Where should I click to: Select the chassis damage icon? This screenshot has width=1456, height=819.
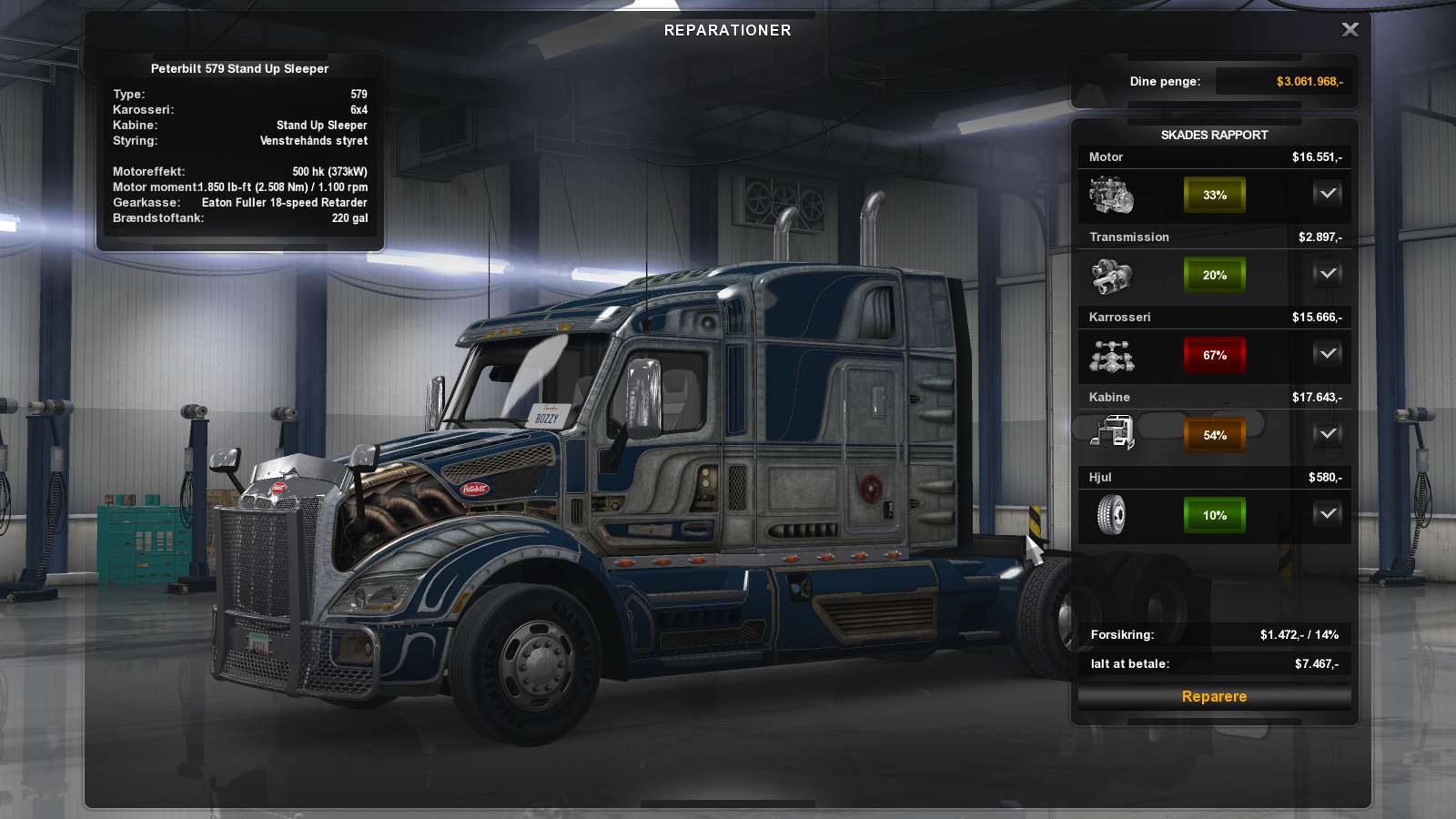coord(1111,355)
